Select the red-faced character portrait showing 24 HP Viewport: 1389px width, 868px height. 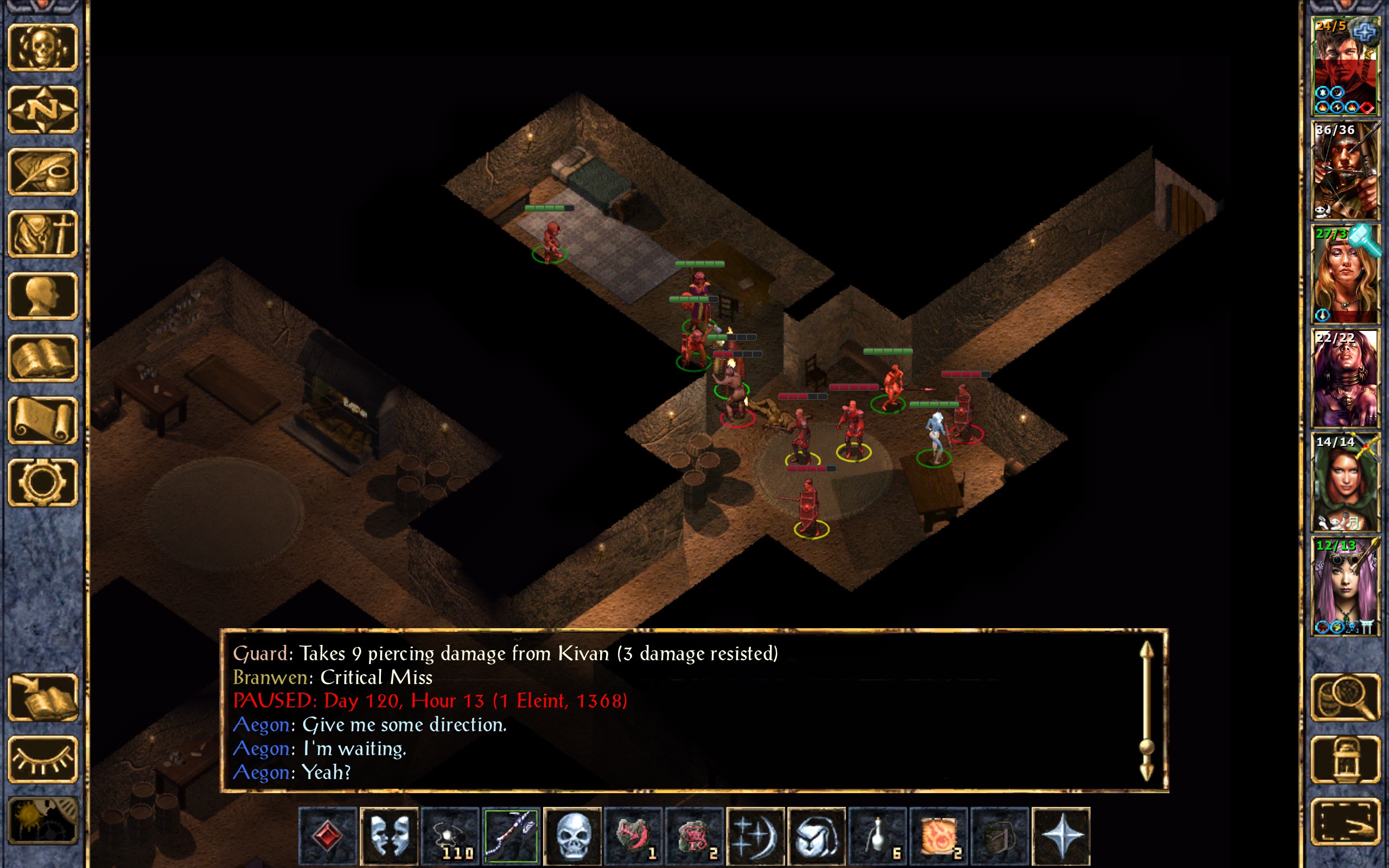1345,66
